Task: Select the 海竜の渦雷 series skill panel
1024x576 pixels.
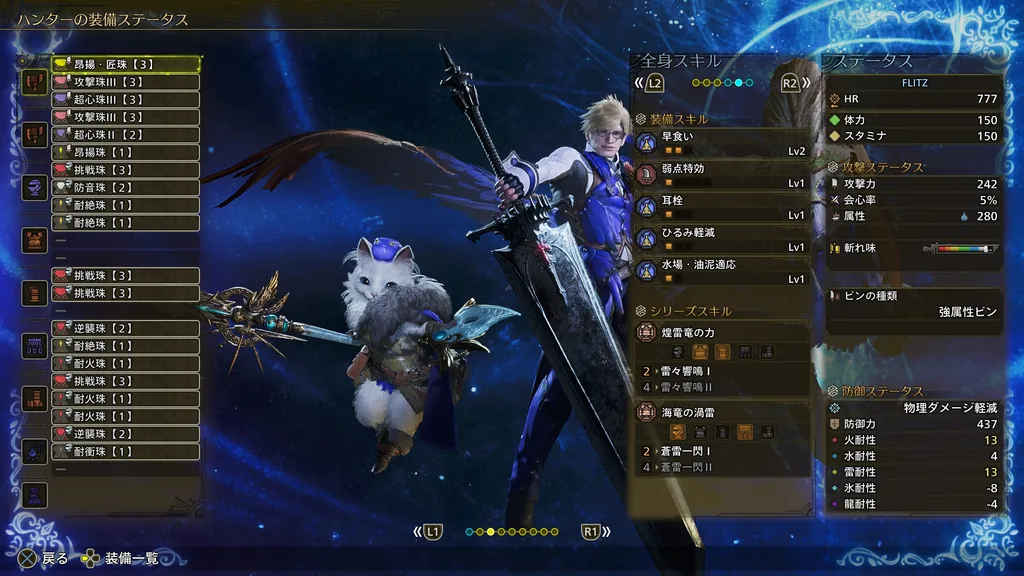Action: [721, 420]
